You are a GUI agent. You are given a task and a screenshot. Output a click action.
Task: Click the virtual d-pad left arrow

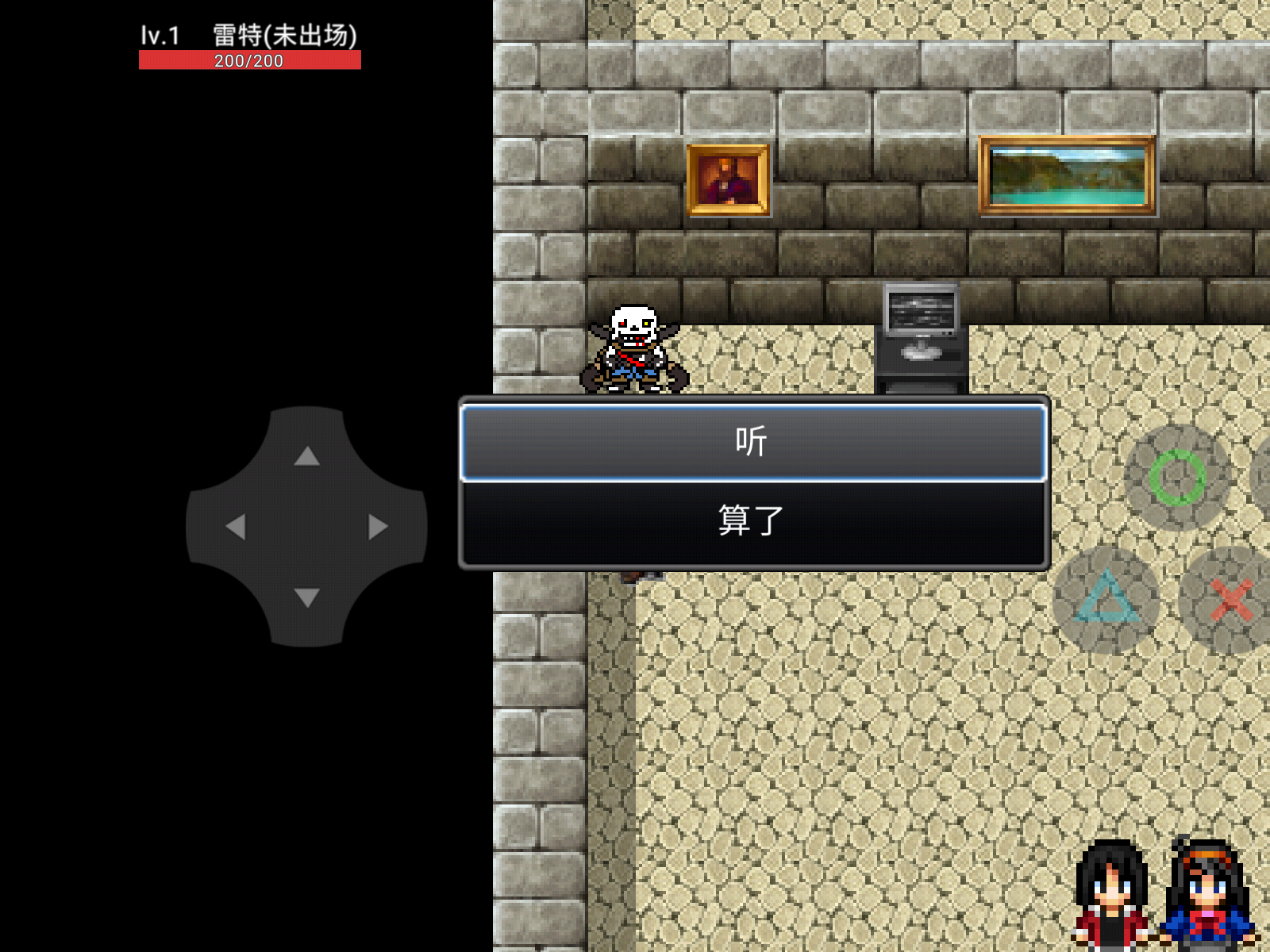[236, 527]
